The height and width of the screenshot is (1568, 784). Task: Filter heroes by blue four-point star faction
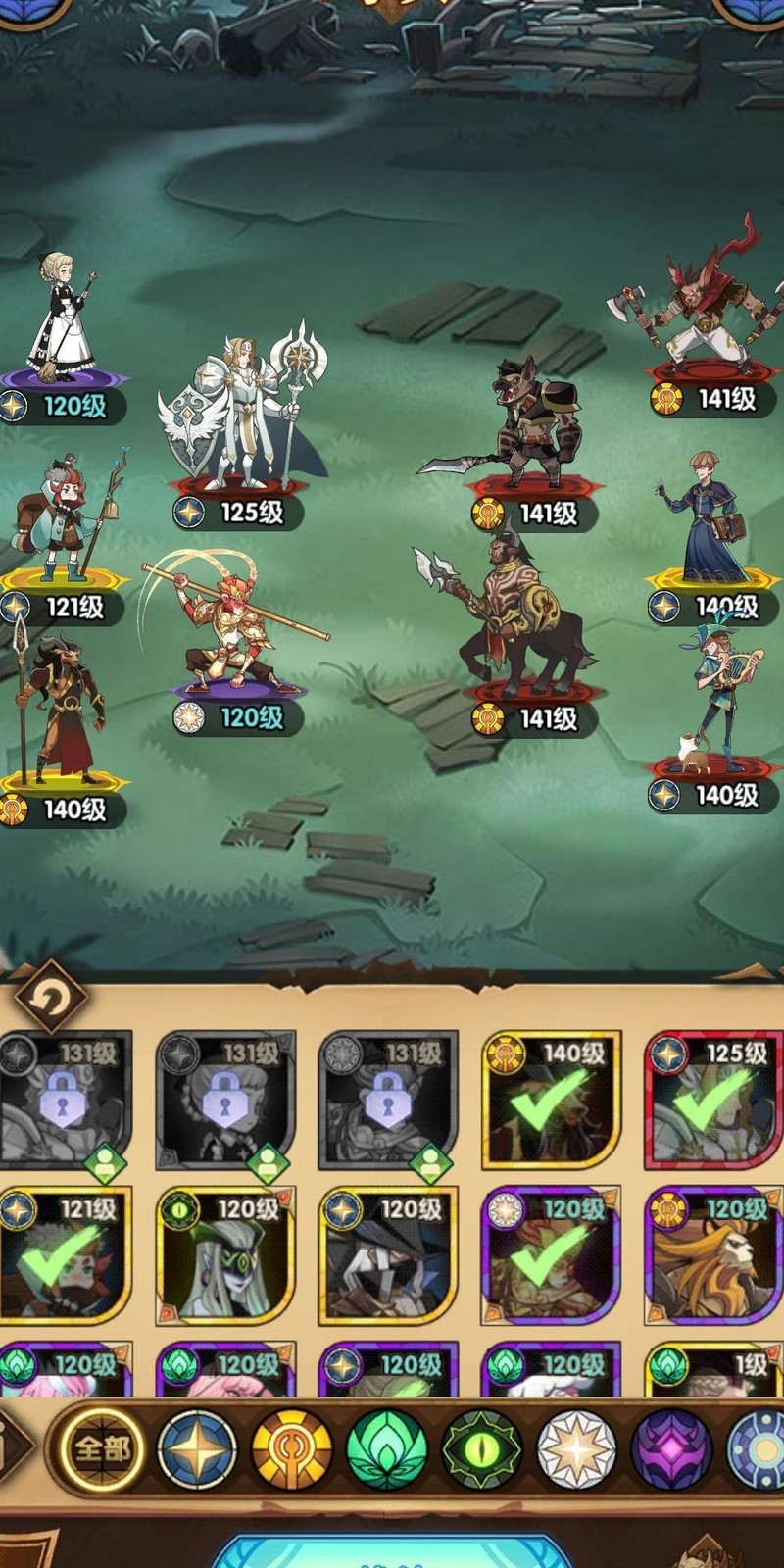(x=198, y=1449)
